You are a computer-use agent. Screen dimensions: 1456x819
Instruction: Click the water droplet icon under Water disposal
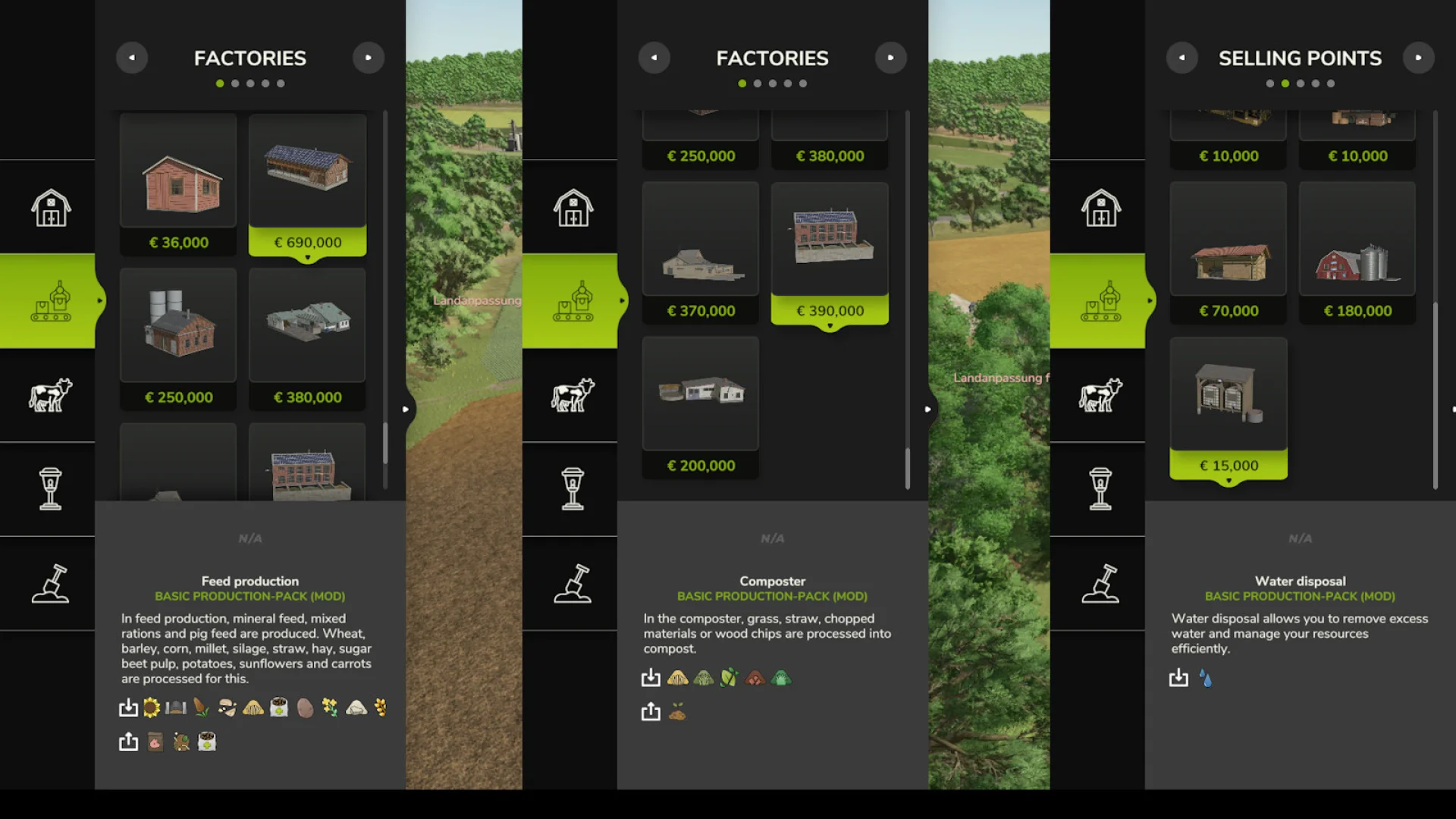click(1206, 679)
